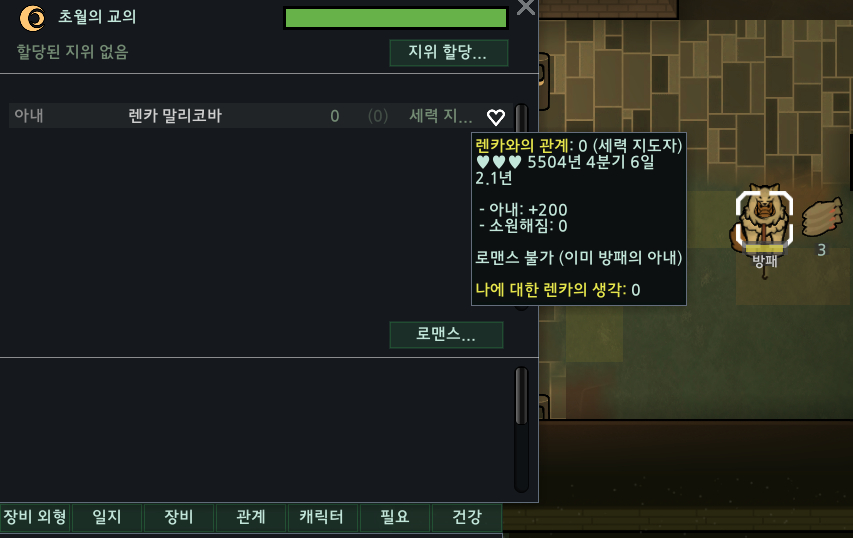Open the 일지 tab
This screenshot has width=853, height=538.
point(107,517)
